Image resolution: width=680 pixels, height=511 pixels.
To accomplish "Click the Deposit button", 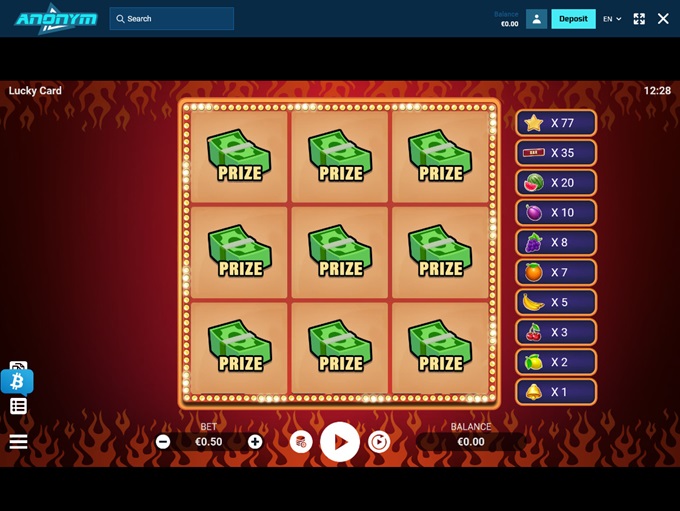I will (573, 19).
